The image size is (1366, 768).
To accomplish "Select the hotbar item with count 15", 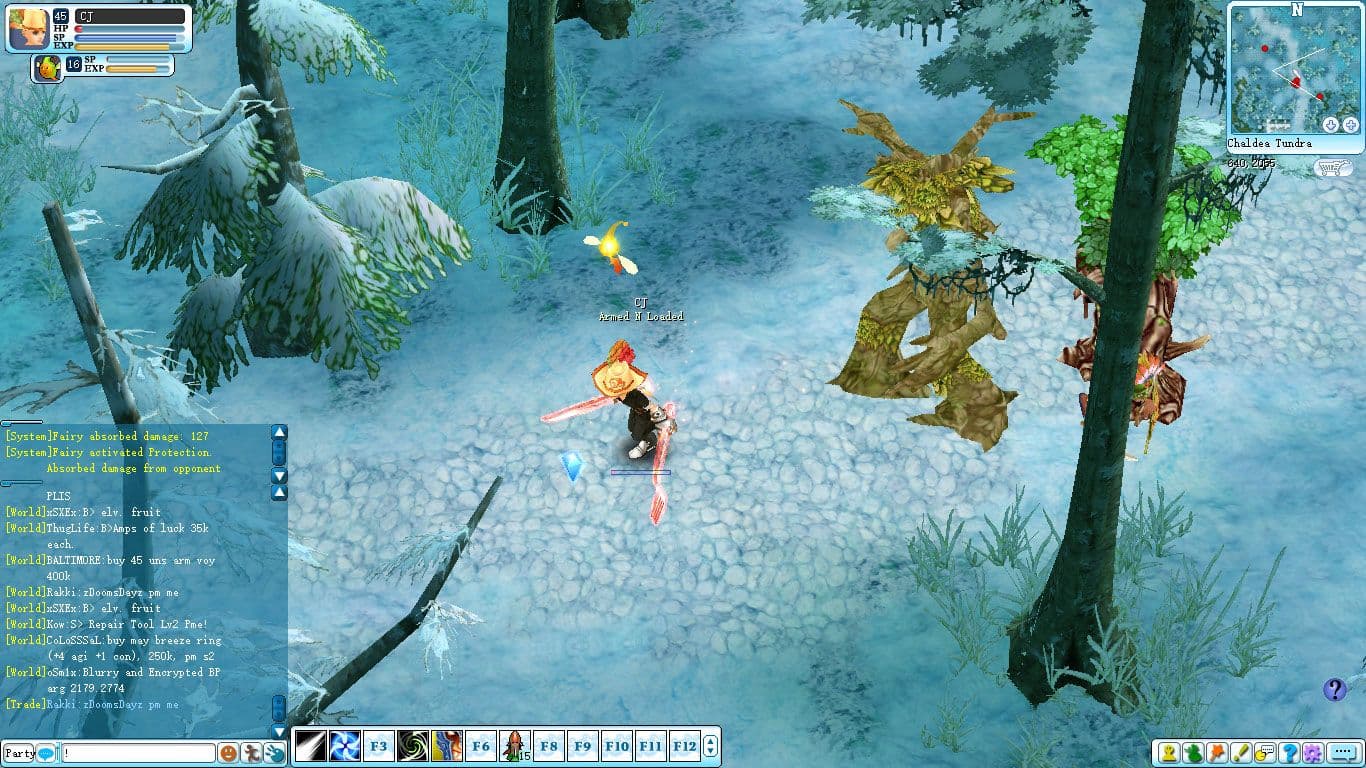I will click(514, 746).
